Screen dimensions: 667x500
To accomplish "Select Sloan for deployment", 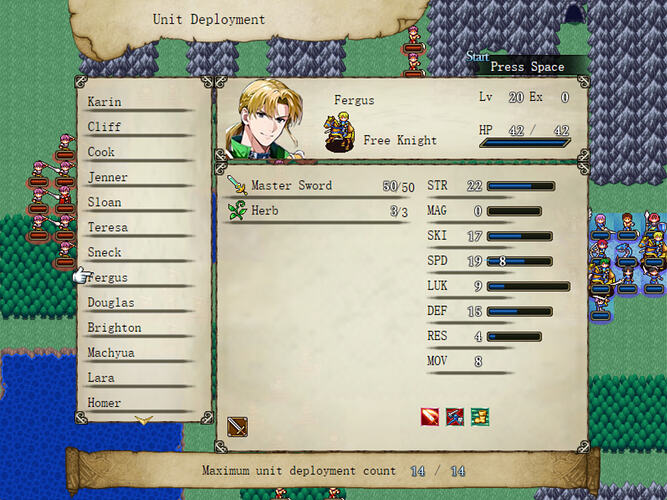I will 105,202.
